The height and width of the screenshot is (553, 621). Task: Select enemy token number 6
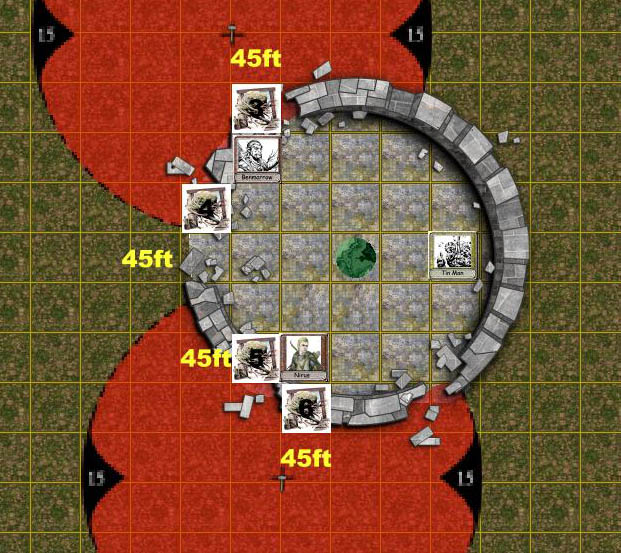[306, 409]
